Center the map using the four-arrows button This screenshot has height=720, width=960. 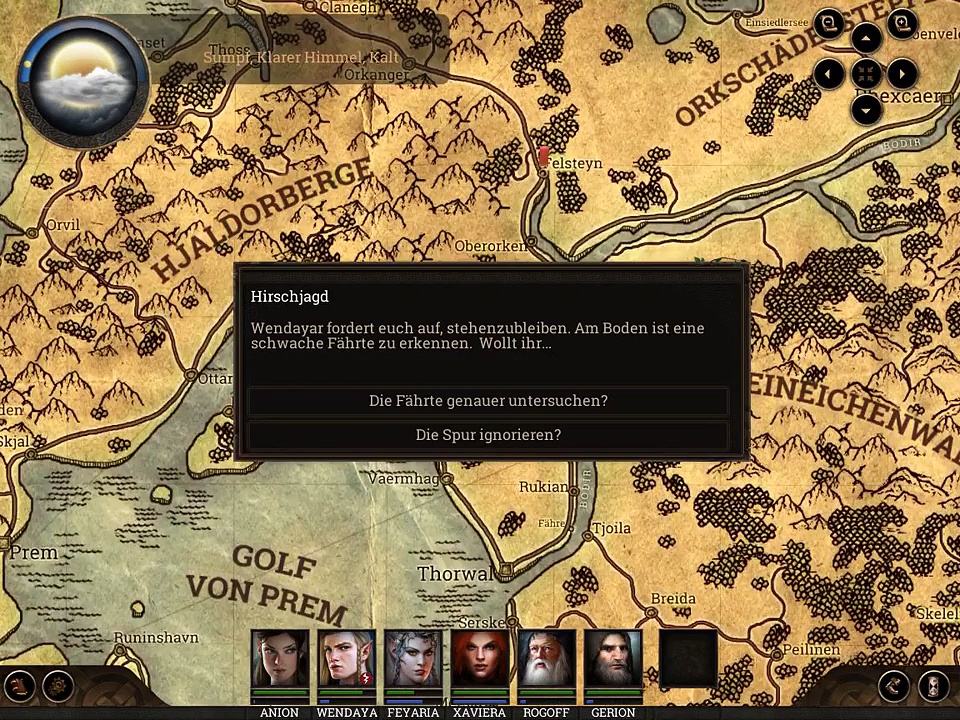pyautogui.click(x=866, y=74)
